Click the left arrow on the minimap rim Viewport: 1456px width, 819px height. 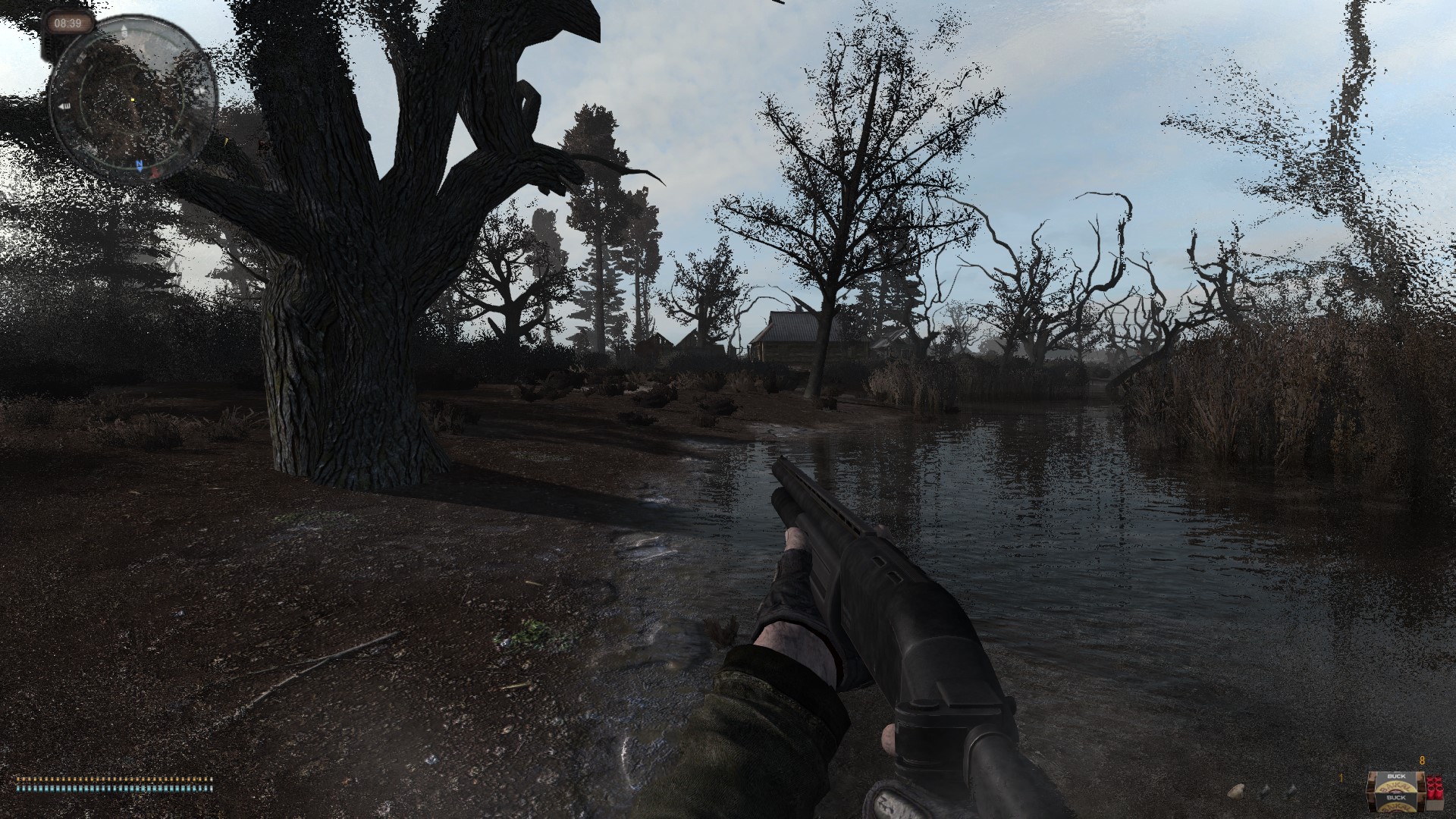click(64, 107)
